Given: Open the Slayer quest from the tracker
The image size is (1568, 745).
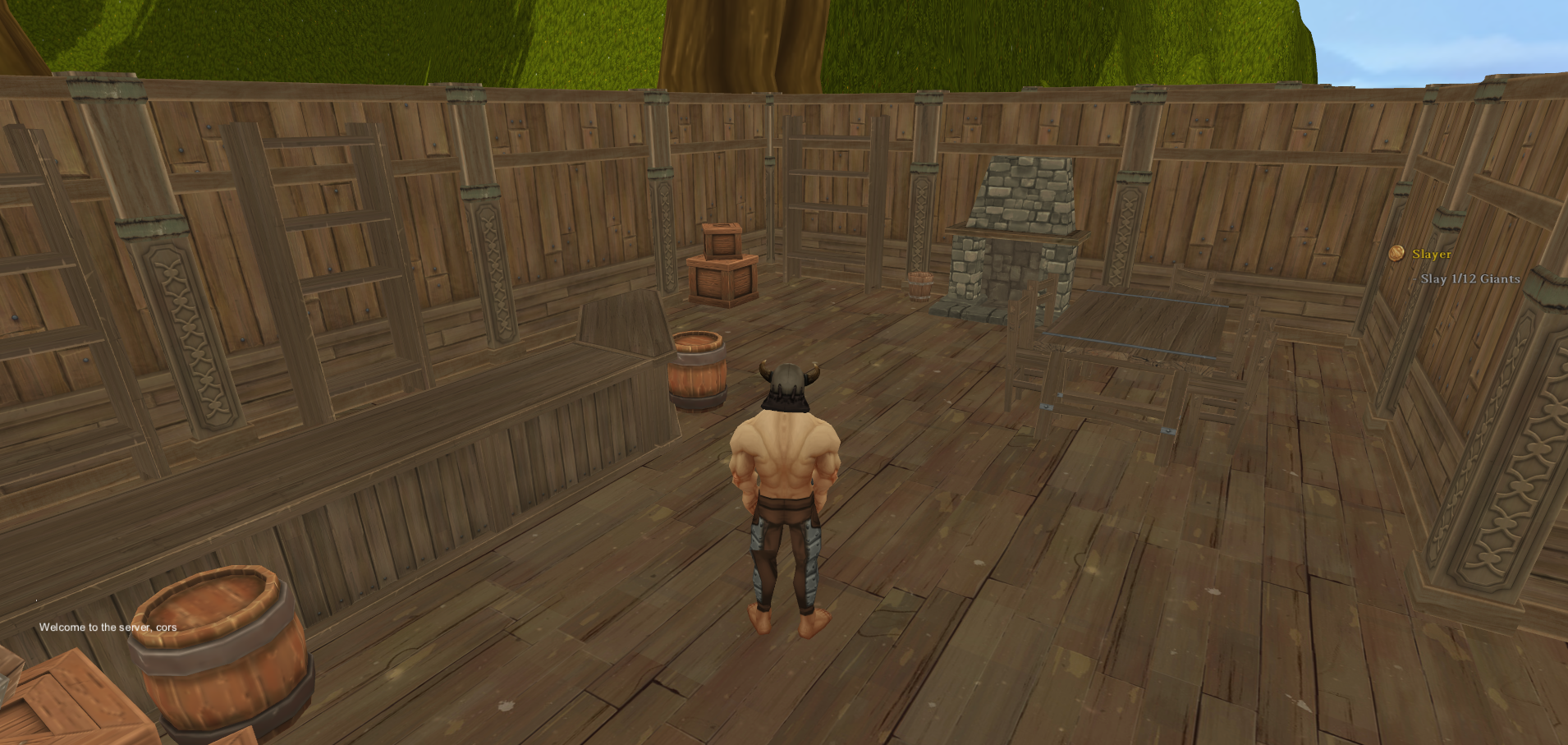Looking at the screenshot, I should [x=1431, y=255].
